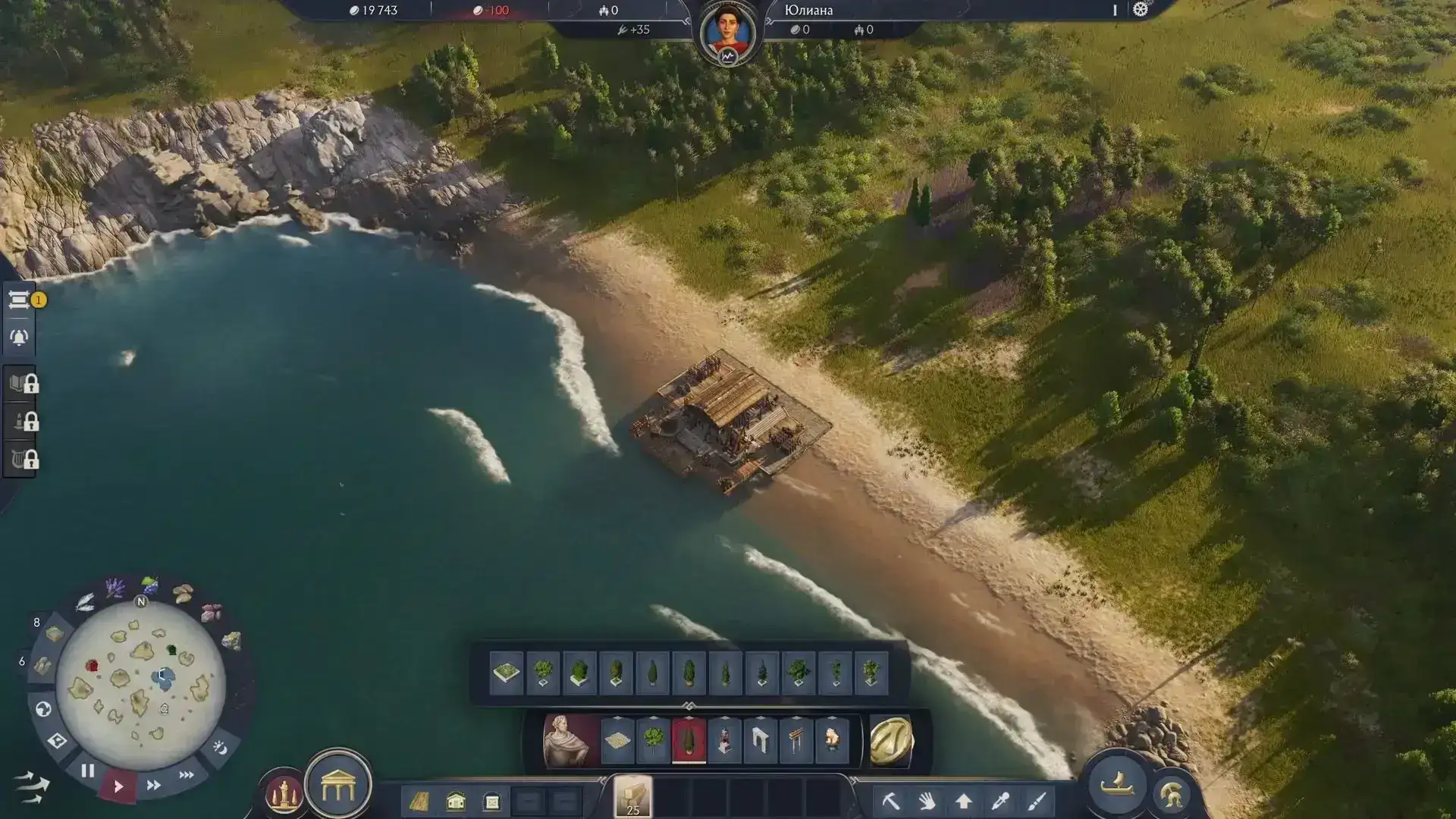Activate the upgrade arrow tool
1456x819 pixels.
point(964,801)
